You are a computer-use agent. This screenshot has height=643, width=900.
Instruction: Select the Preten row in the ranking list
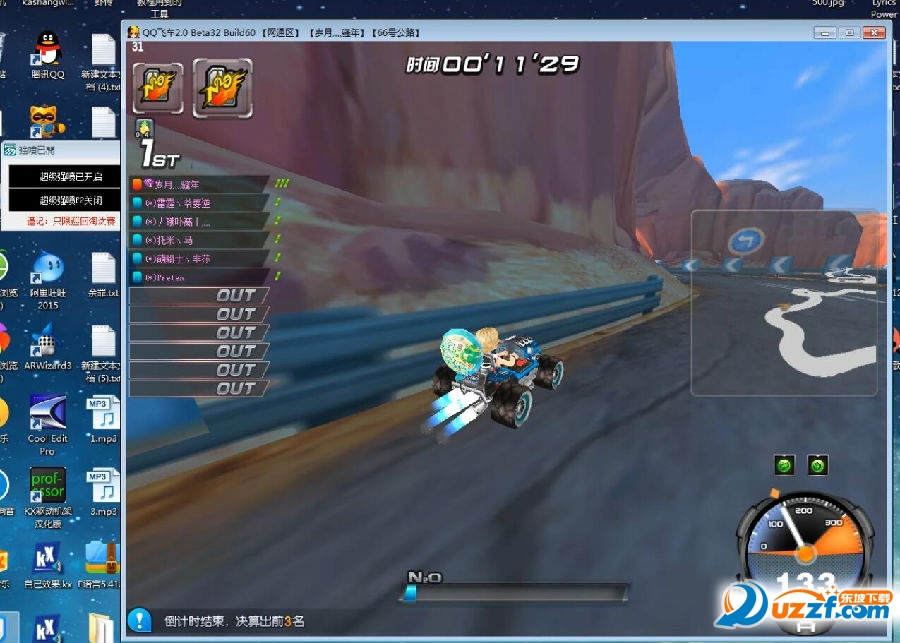(x=200, y=277)
